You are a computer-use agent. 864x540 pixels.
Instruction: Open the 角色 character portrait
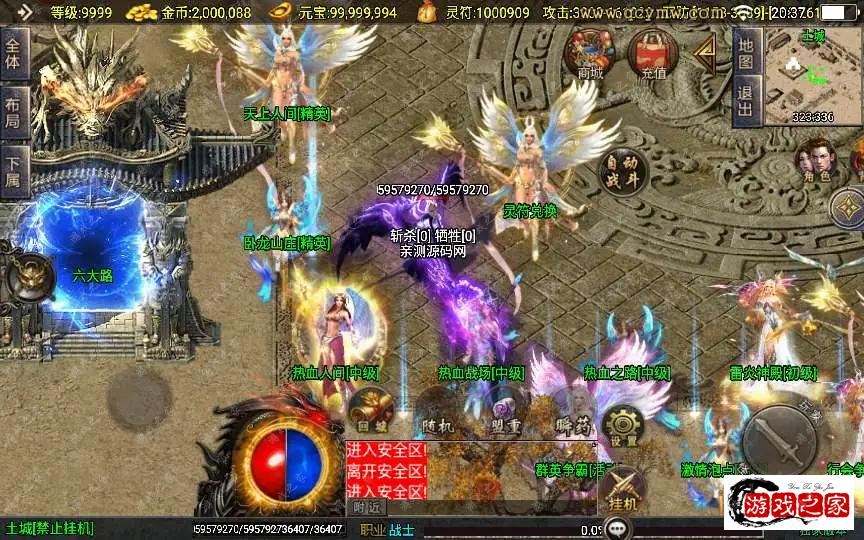click(x=815, y=160)
